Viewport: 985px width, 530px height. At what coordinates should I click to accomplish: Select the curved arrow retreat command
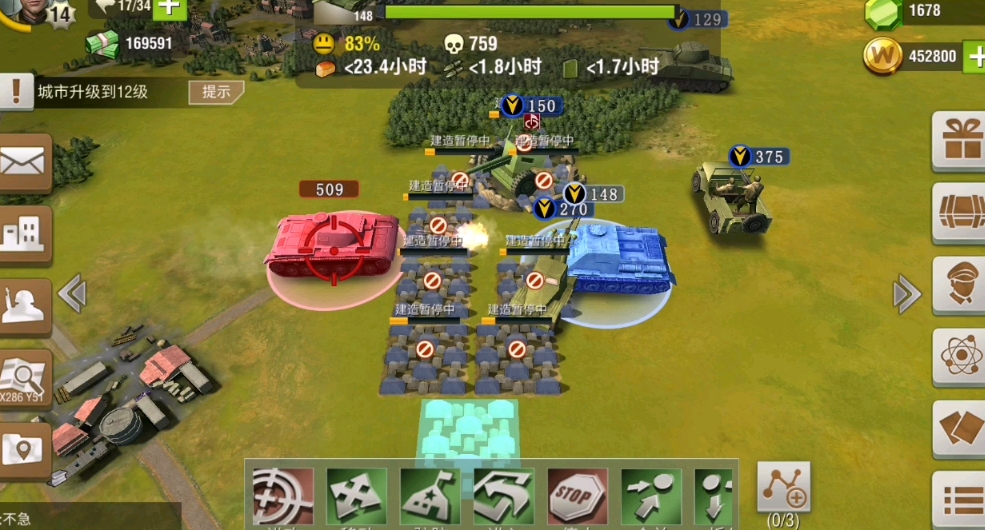click(x=503, y=496)
